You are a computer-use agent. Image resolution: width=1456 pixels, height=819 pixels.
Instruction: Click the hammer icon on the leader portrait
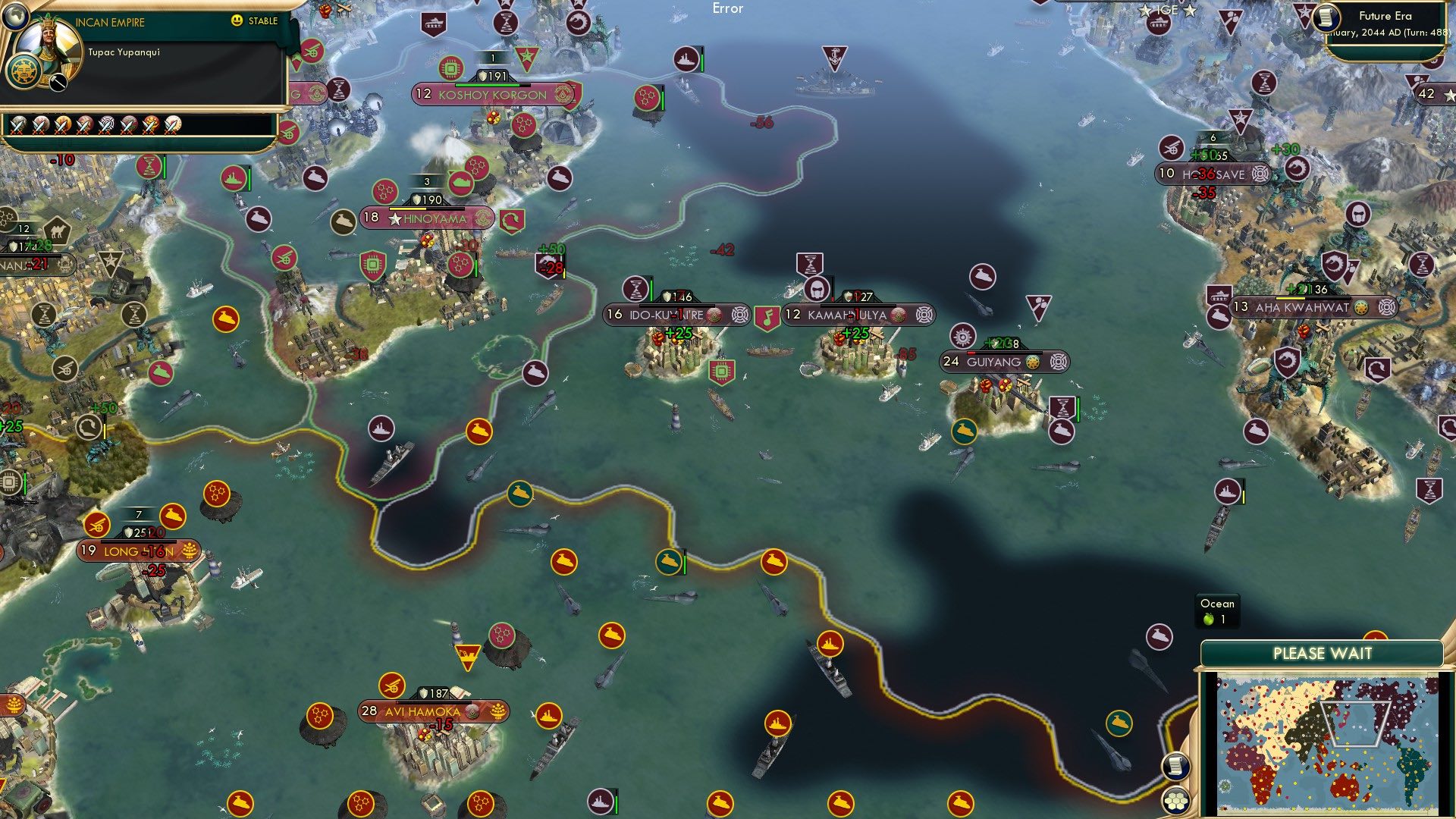(58, 82)
